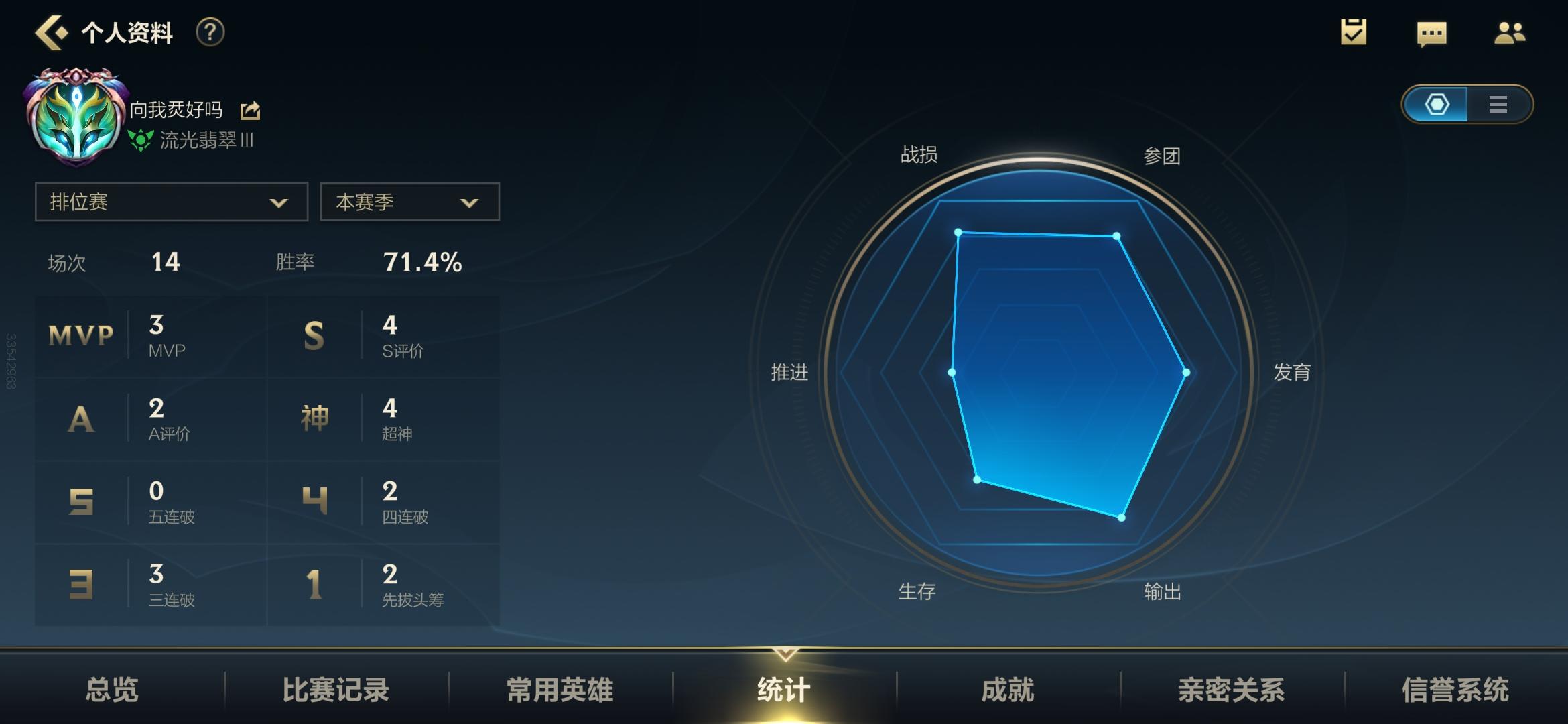The height and width of the screenshot is (724, 1568).
Task: Open the chat messages icon top right
Action: (x=1431, y=32)
